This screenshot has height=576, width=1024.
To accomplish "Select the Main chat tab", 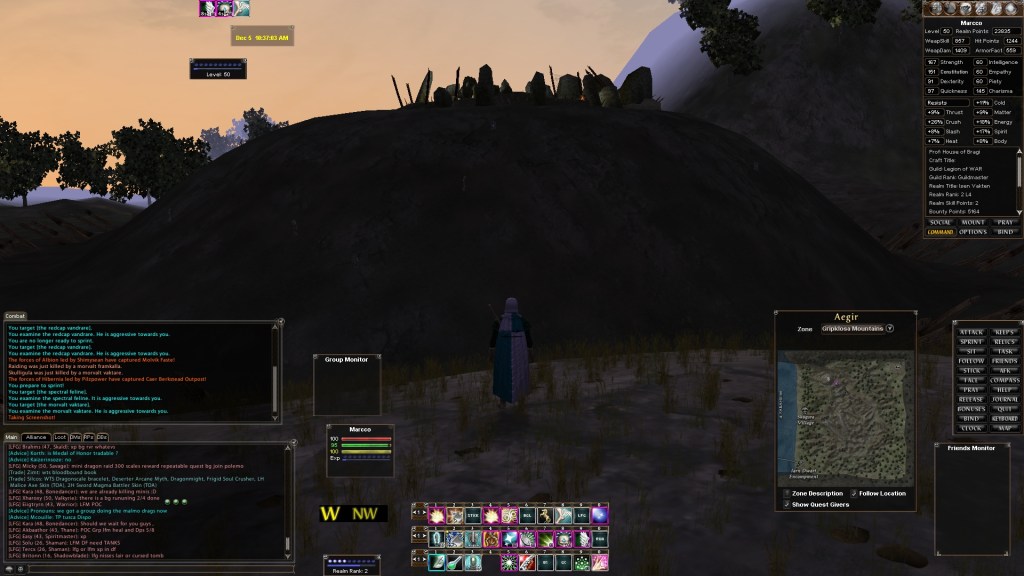I will pos(11,437).
